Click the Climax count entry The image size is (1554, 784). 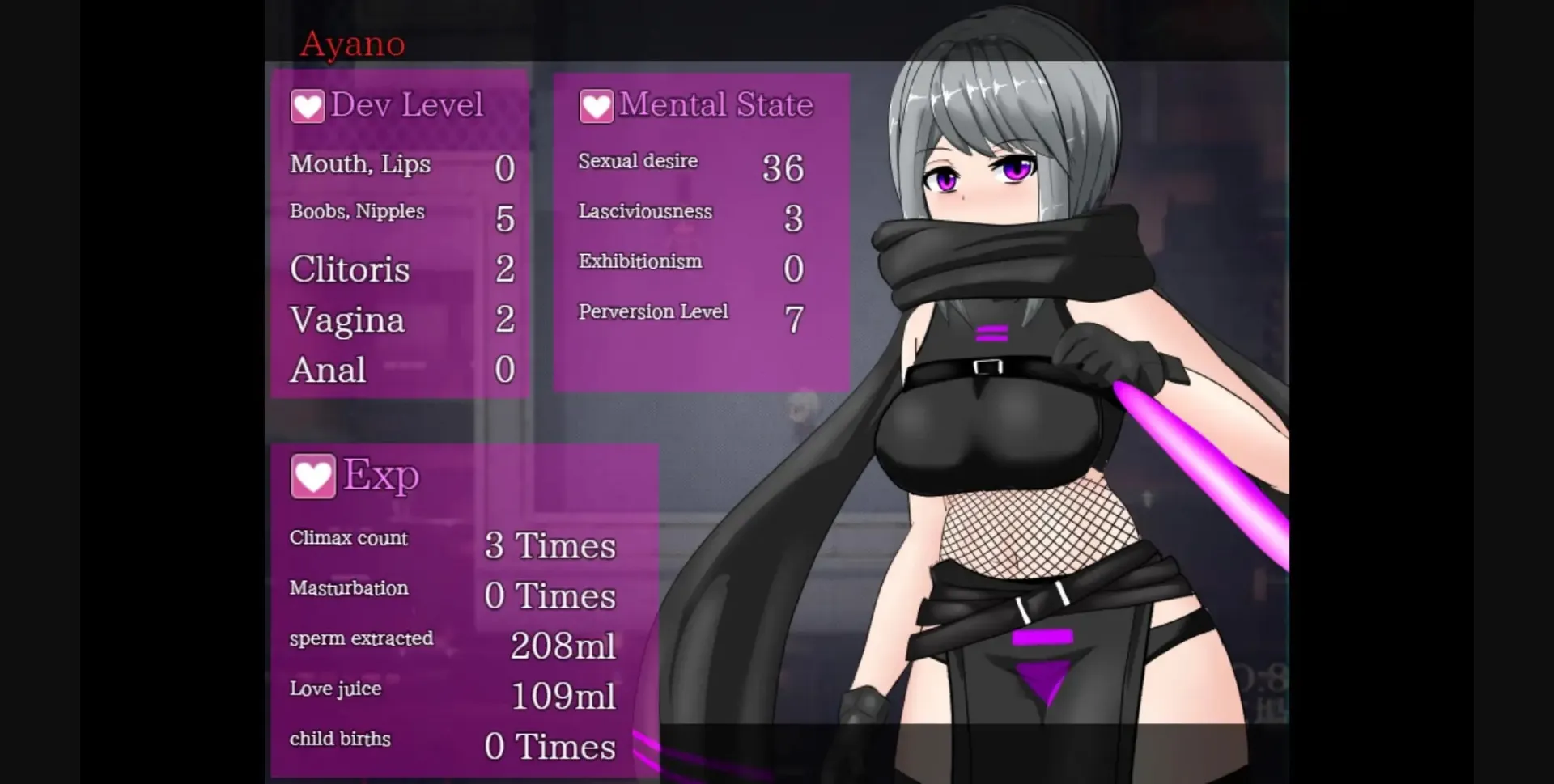point(348,538)
